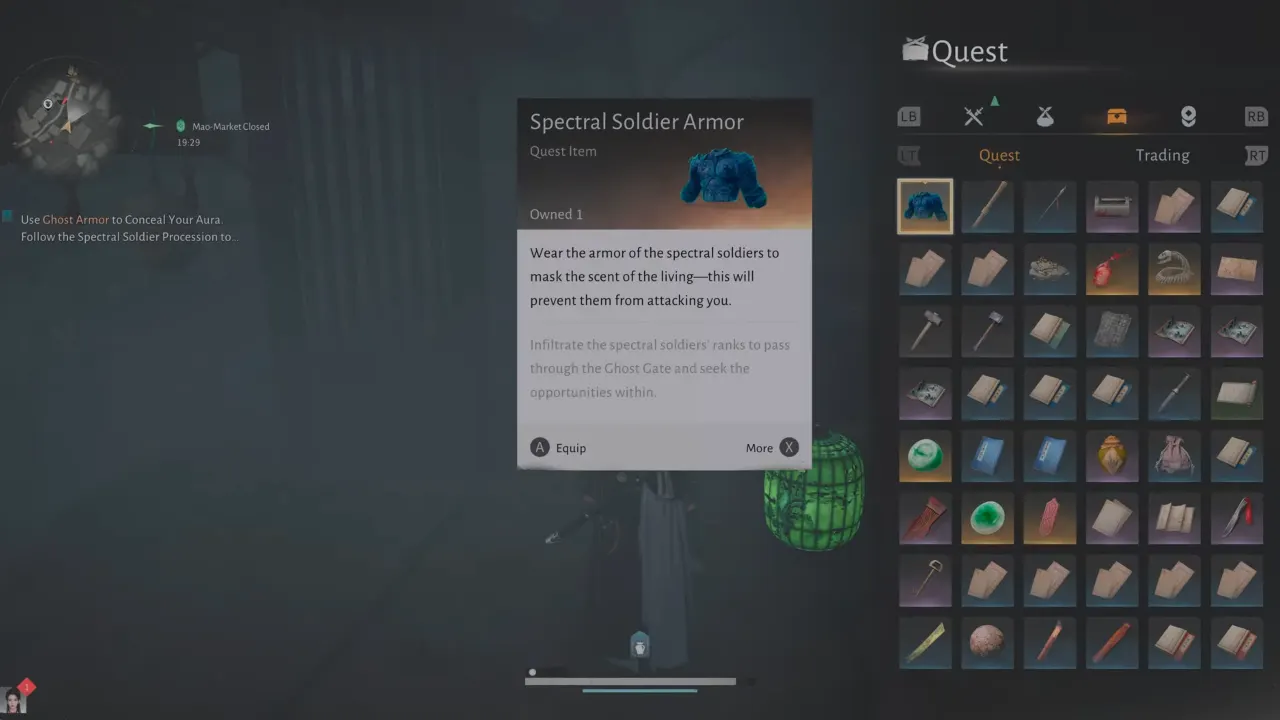Select the red blood vial item
The width and height of the screenshot is (1280, 720).
pos(1111,269)
